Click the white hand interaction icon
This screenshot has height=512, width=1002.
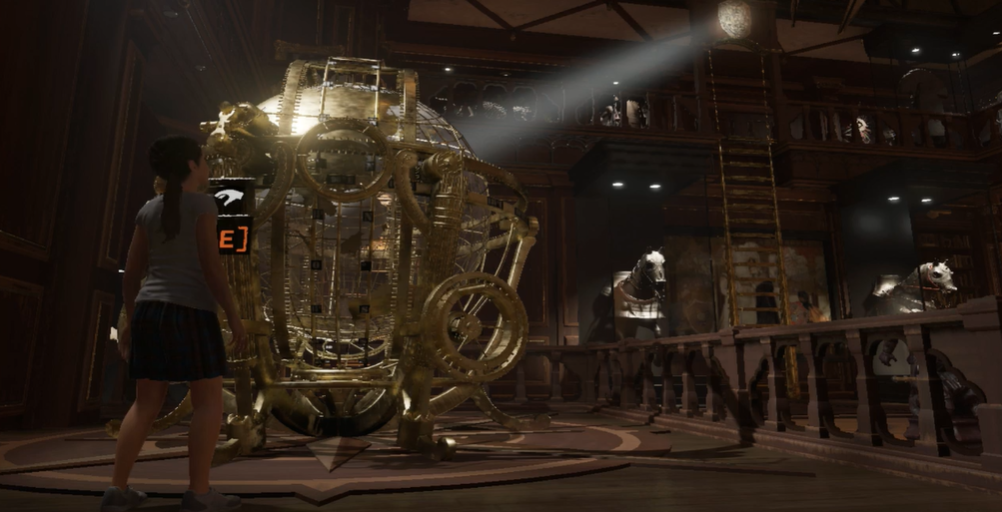[229, 198]
